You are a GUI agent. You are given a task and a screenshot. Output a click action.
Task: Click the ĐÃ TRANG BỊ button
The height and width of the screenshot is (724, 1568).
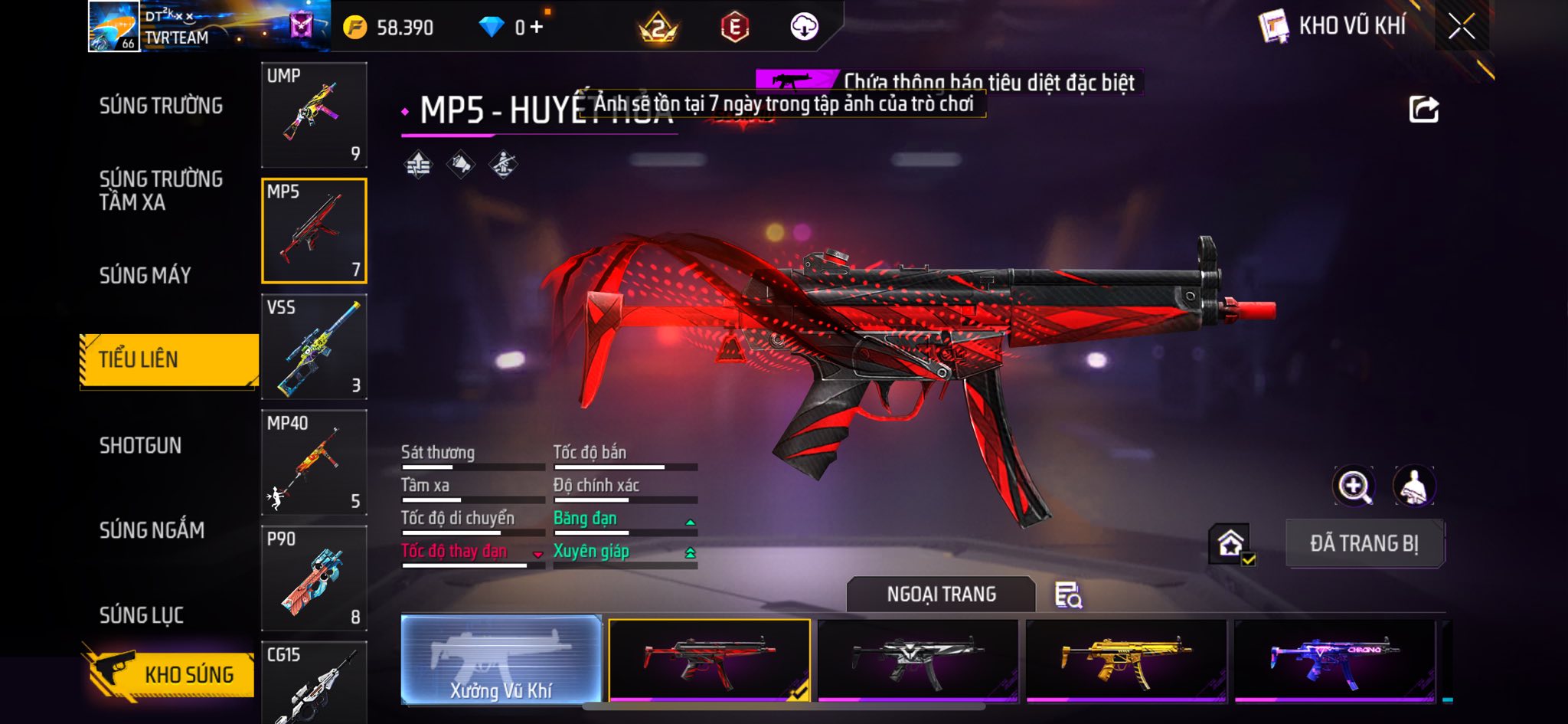(x=1364, y=543)
